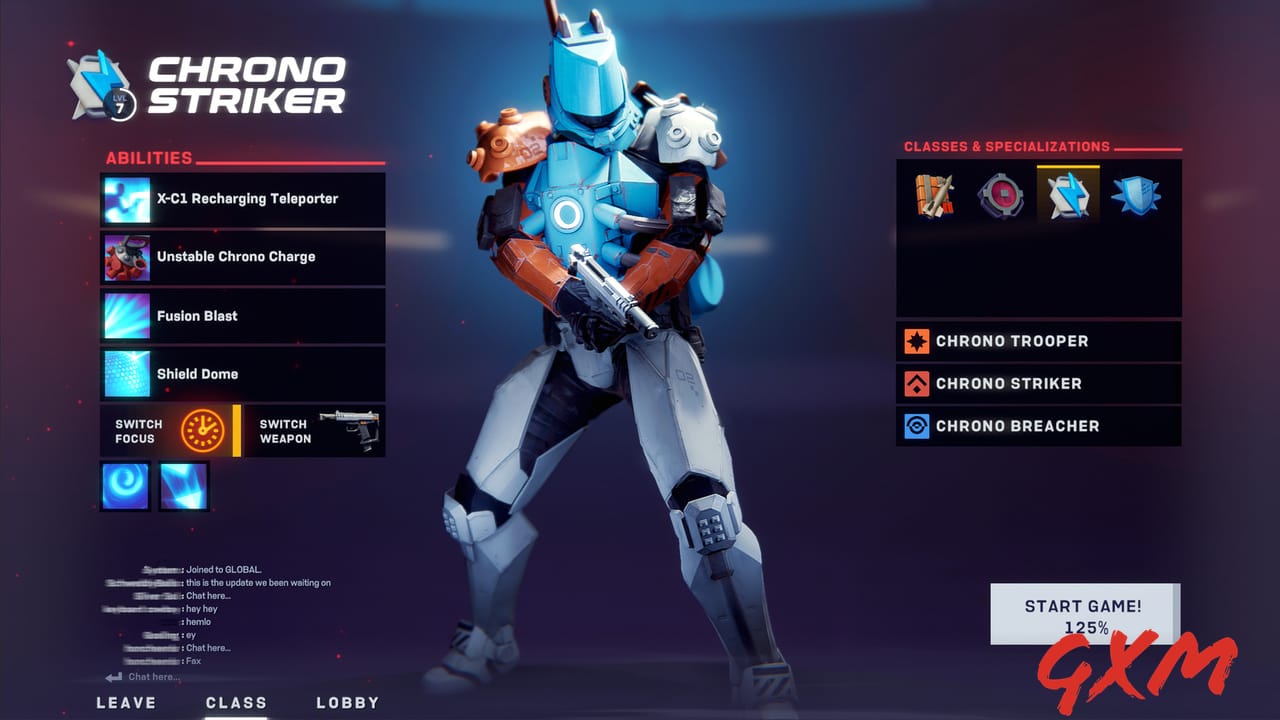Click the X-C1 Recharging Teleporter ability icon
This screenshot has width=1280, height=720.
click(125, 199)
